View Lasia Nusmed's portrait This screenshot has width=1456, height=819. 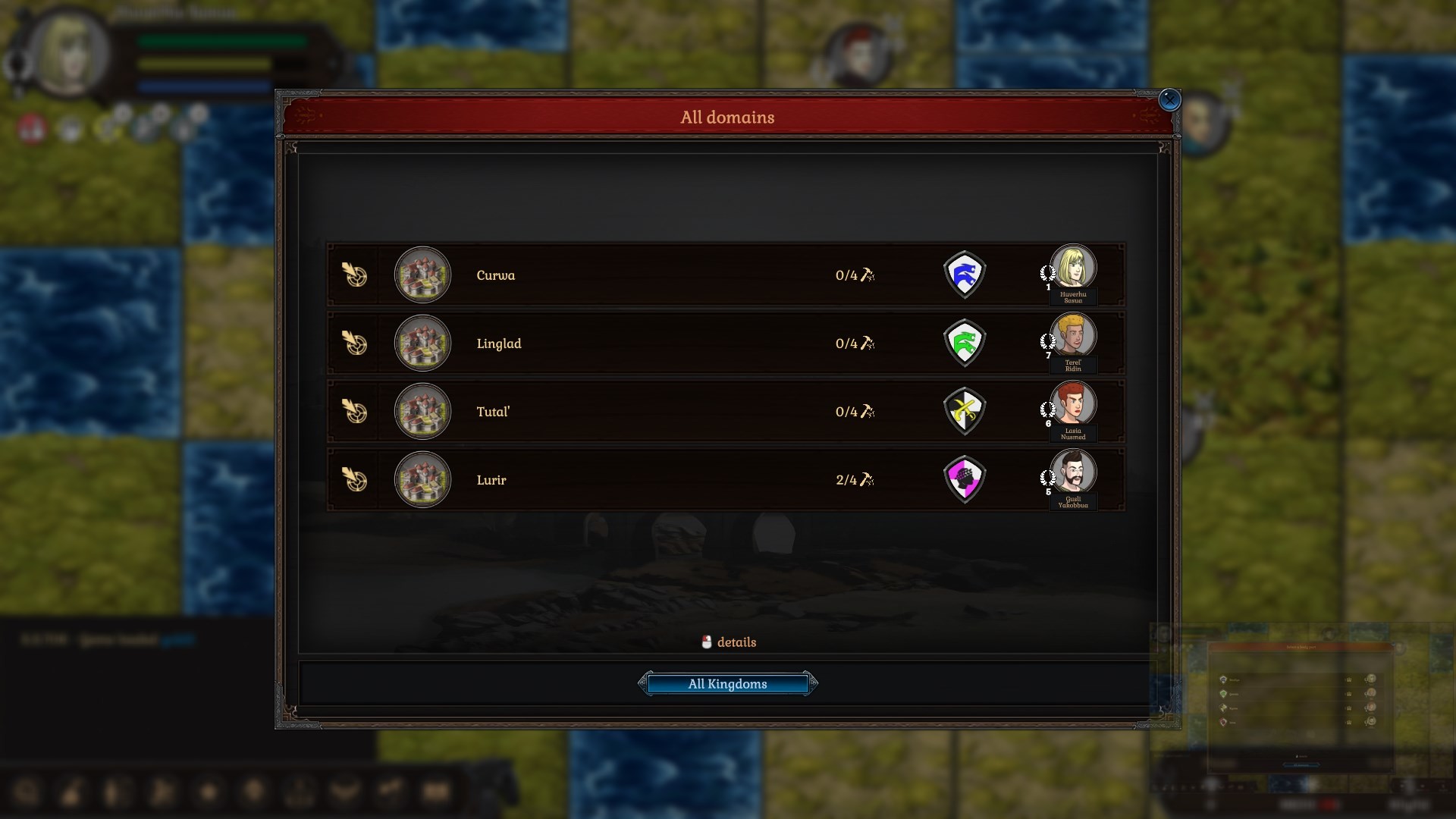pos(1075,403)
